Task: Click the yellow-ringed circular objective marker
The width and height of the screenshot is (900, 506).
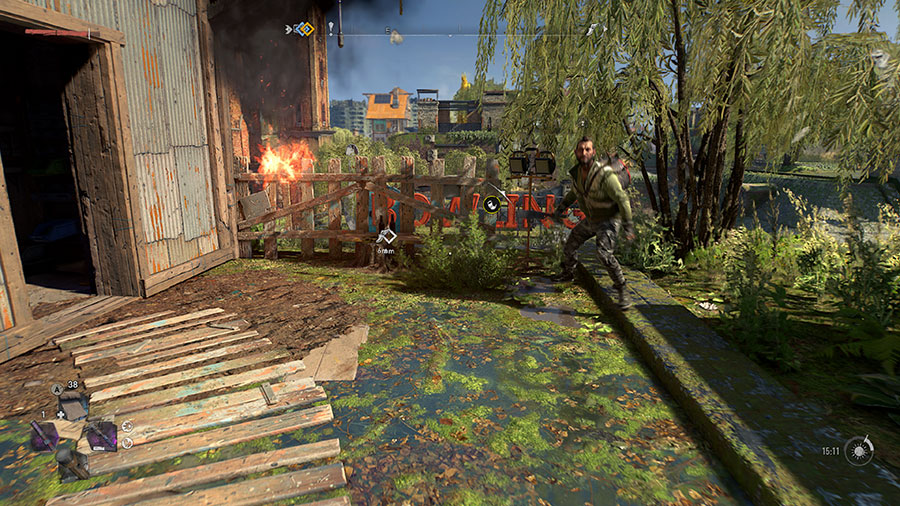Action: pos(491,205)
